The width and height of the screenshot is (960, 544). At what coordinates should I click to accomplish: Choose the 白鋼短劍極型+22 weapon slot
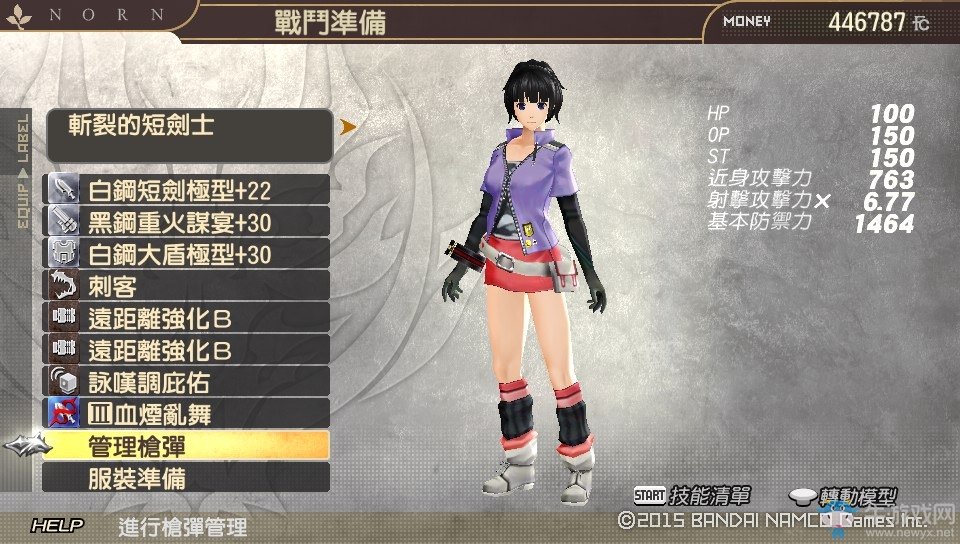point(187,190)
